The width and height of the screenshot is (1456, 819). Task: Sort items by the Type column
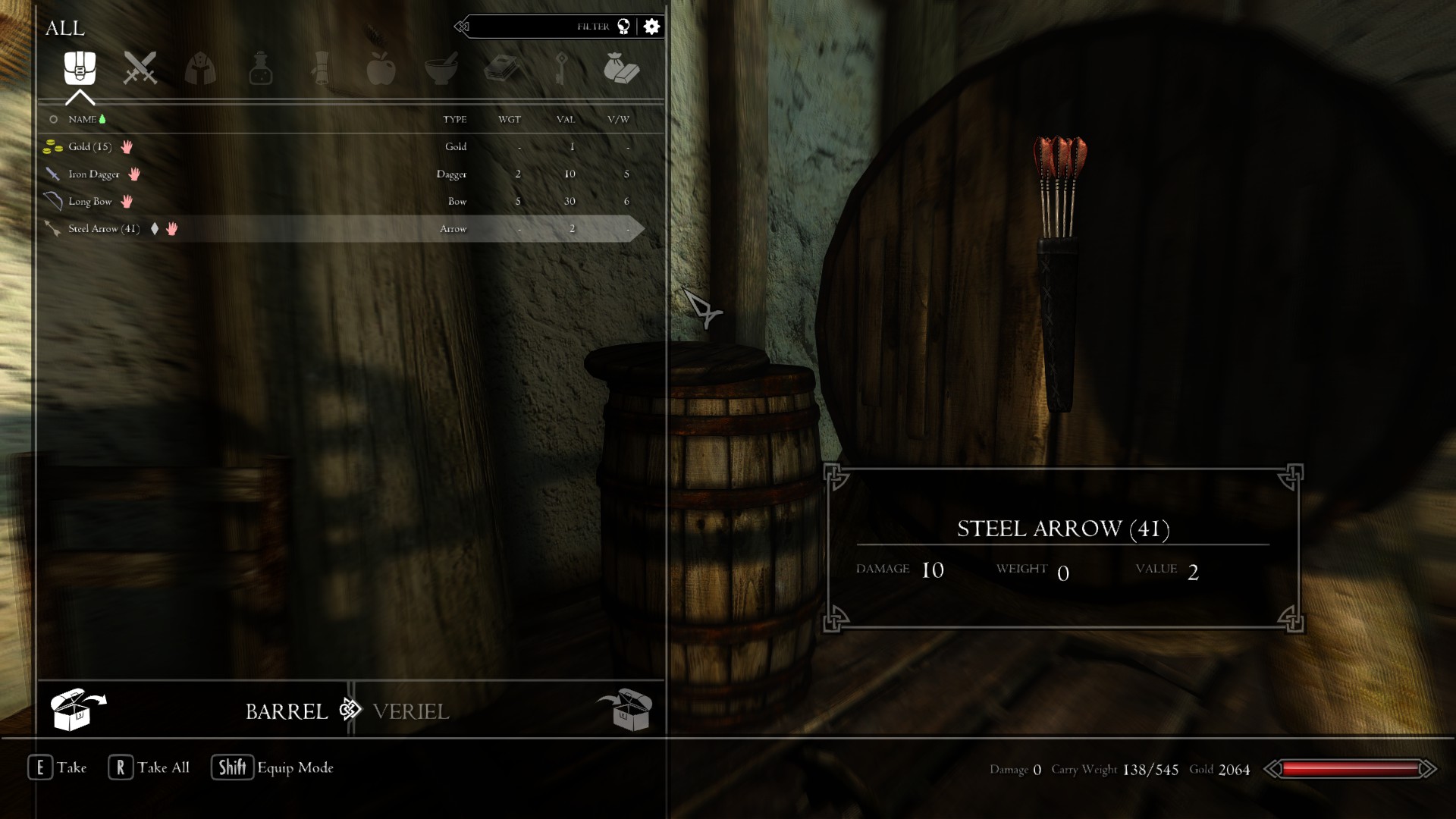tap(454, 119)
